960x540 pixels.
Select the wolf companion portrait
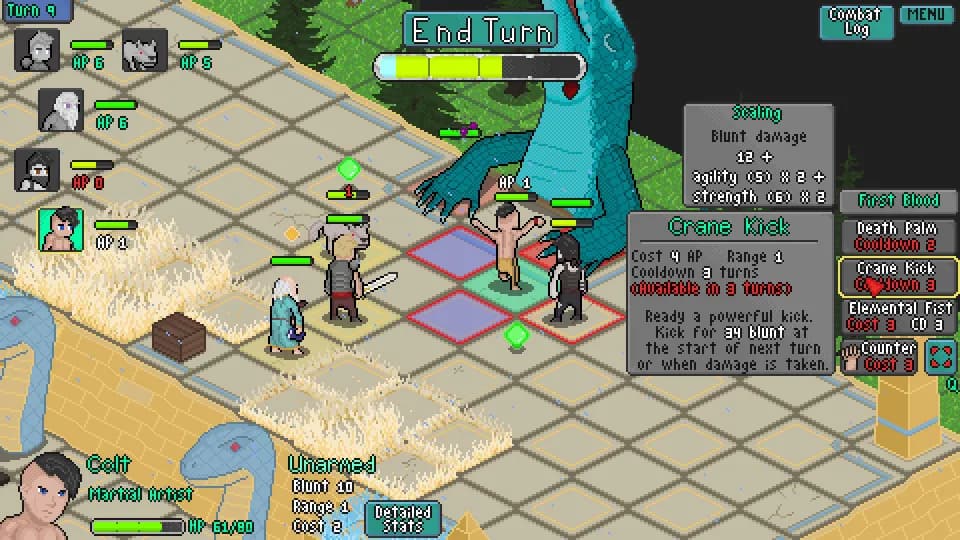click(x=145, y=50)
